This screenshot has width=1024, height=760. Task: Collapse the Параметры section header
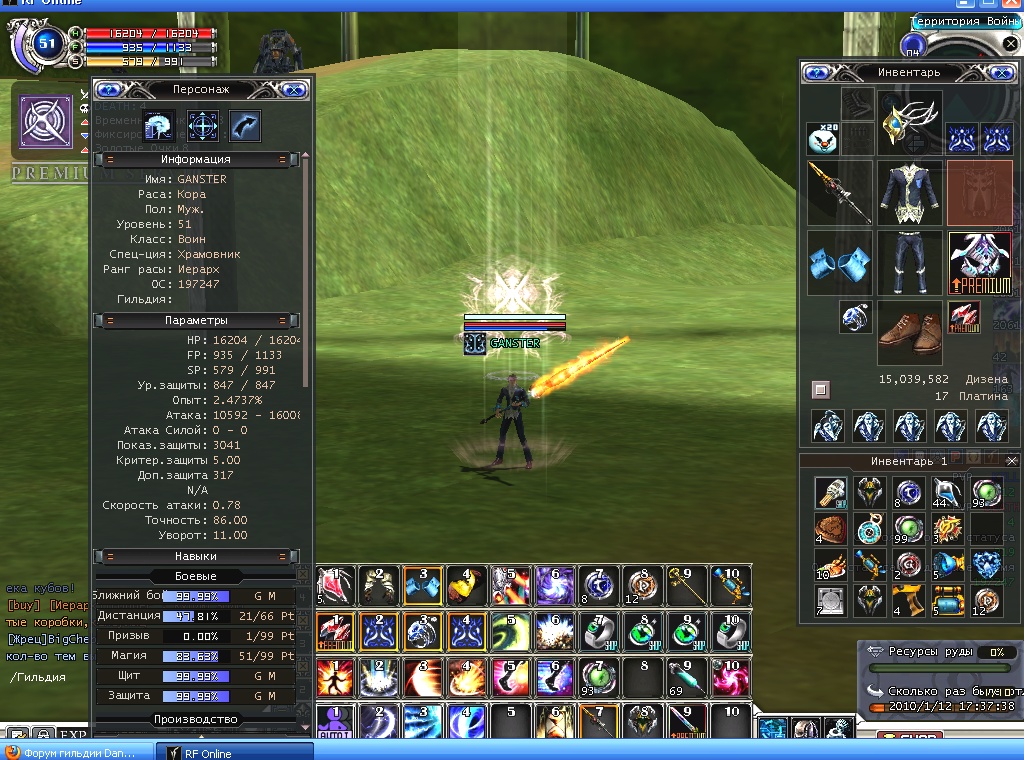click(x=110, y=320)
